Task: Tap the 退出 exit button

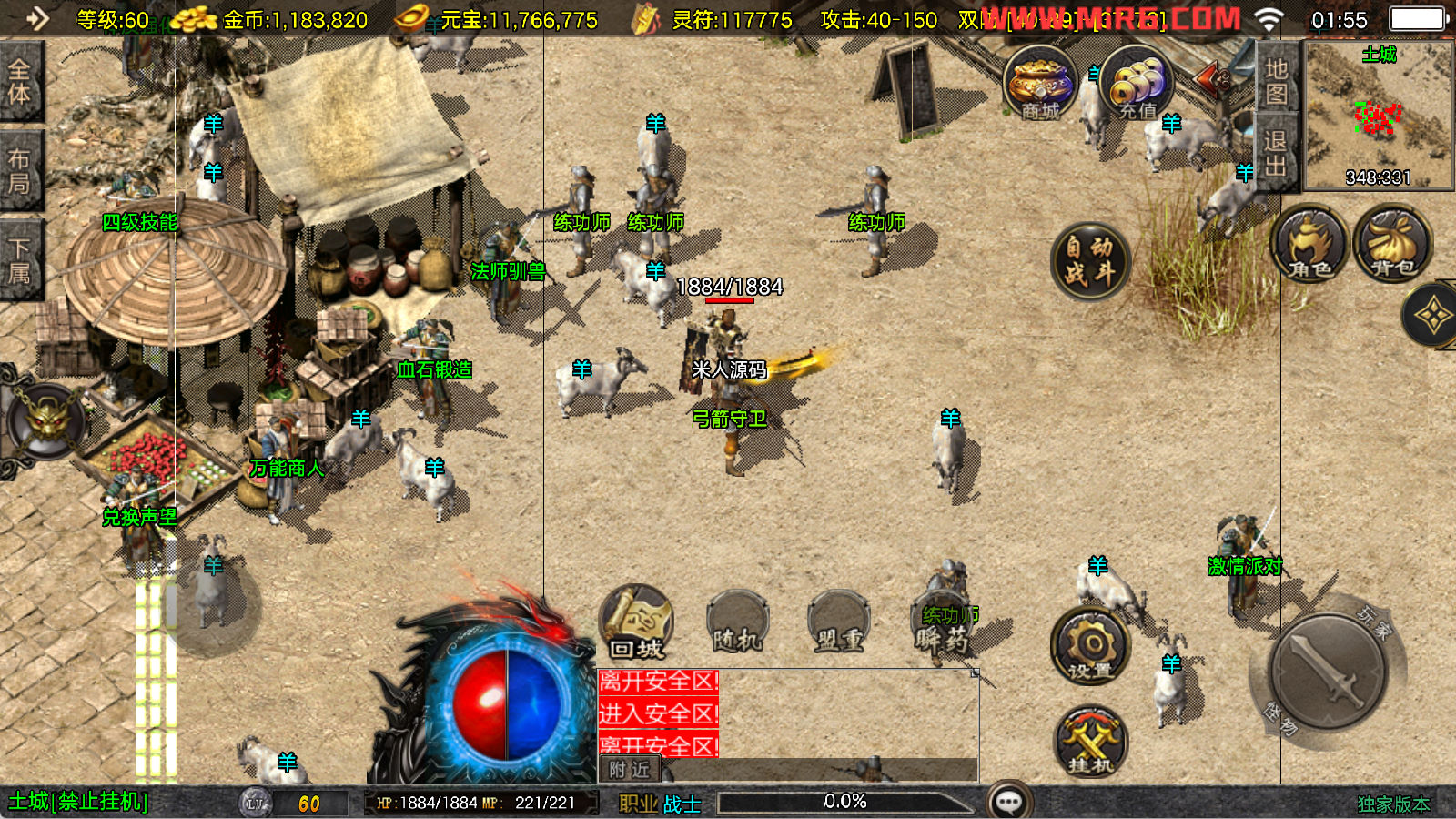Action: [x=1276, y=153]
